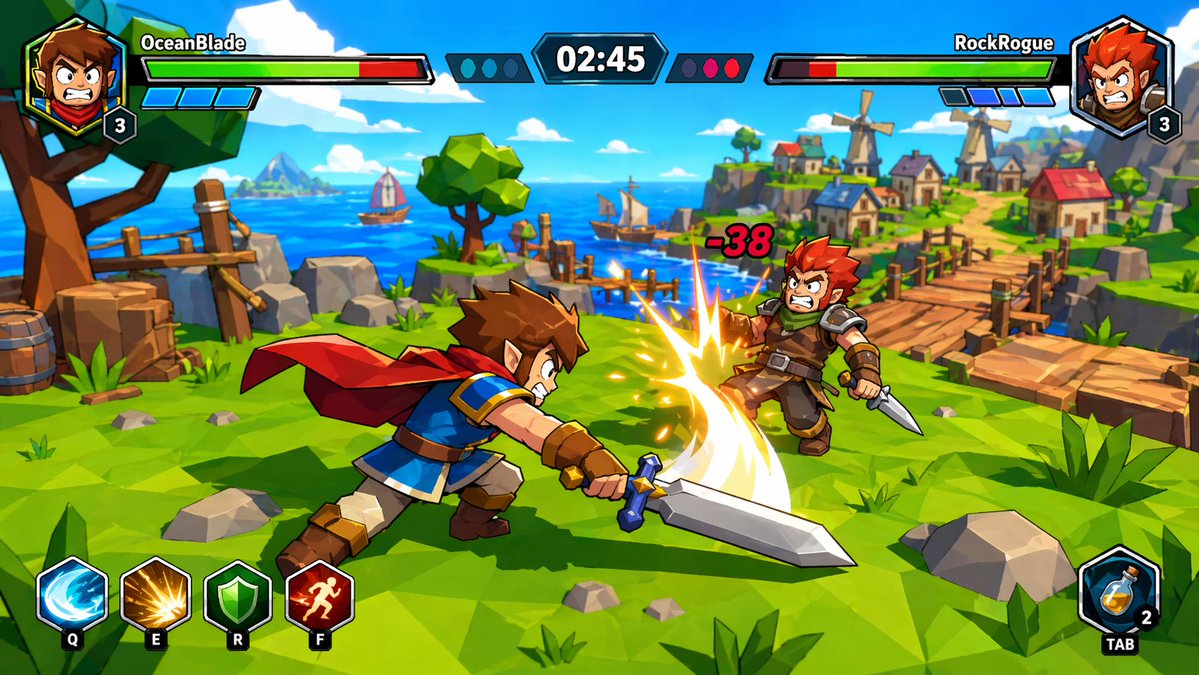Trigger the red sprint dash ability

319,596
